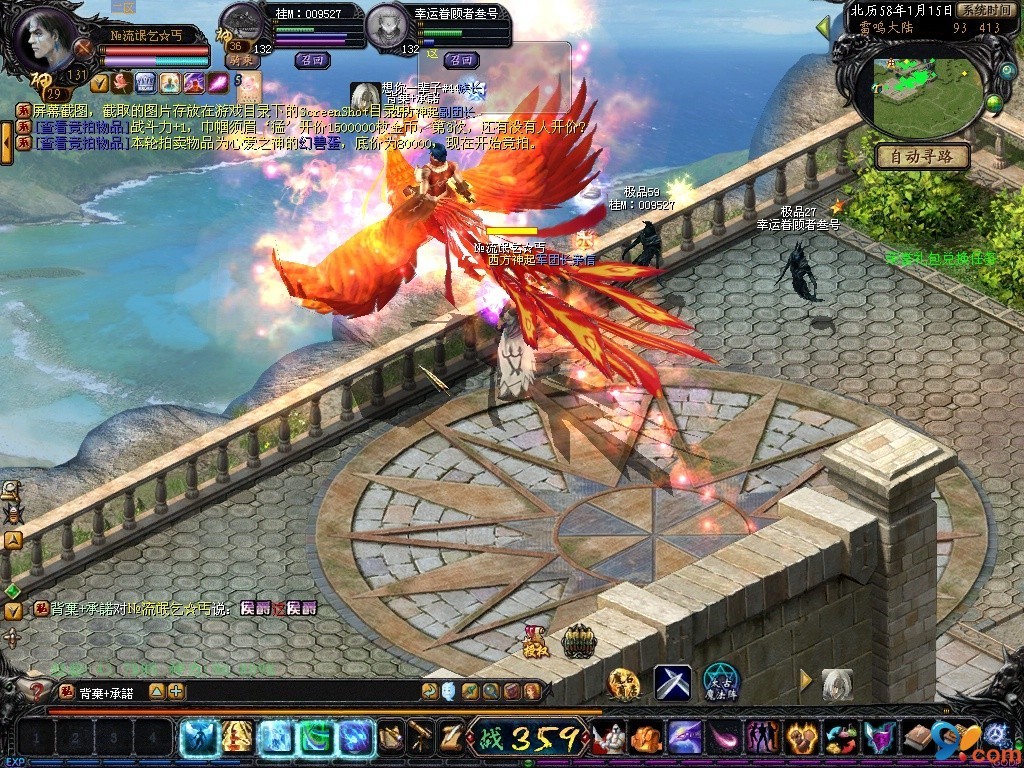Click the 骑乘 mount button
The image size is (1024, 768).
(240, 60)
